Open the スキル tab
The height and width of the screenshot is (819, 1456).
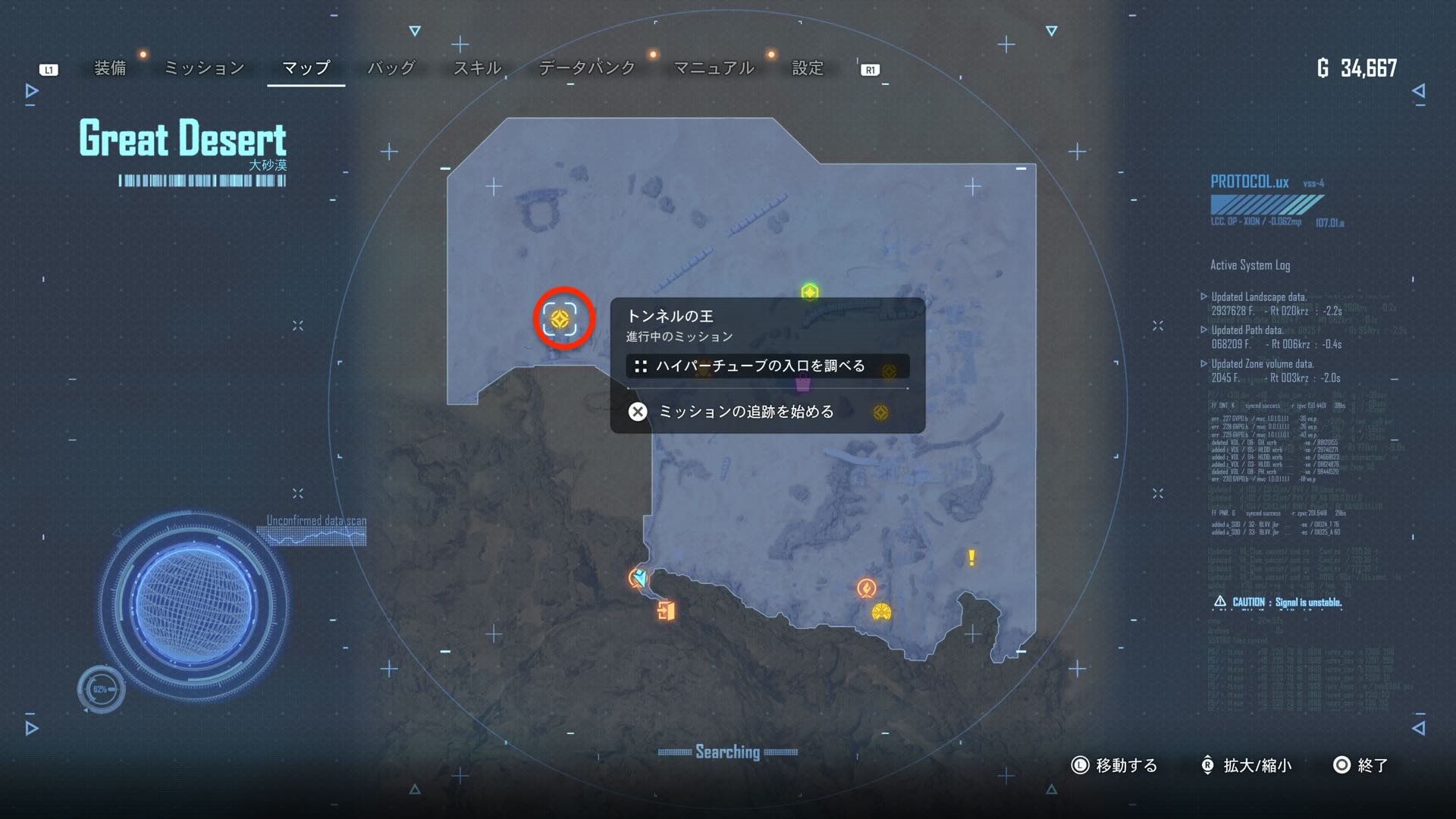(477, 68)
